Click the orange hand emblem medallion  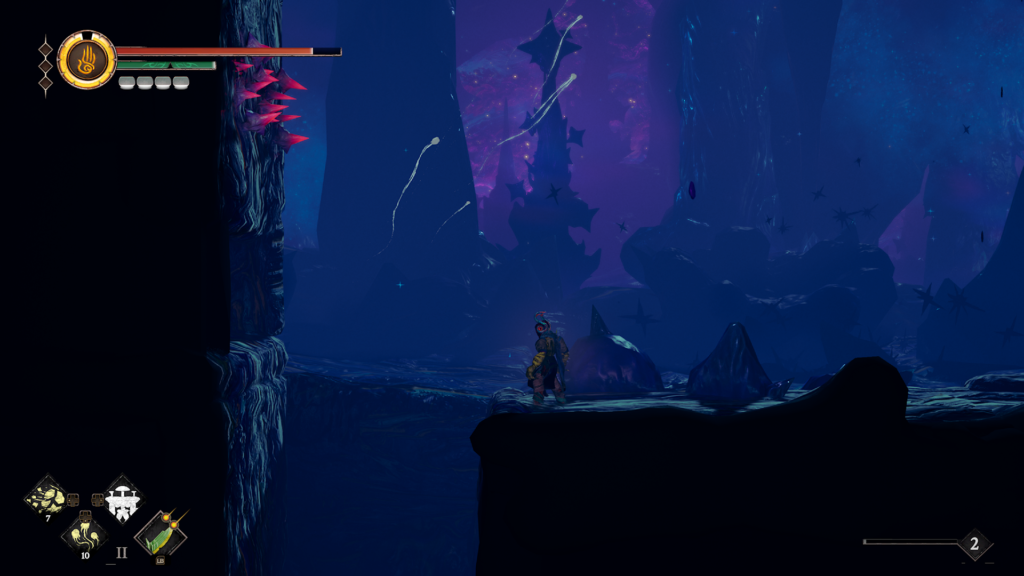pos(87,59)
